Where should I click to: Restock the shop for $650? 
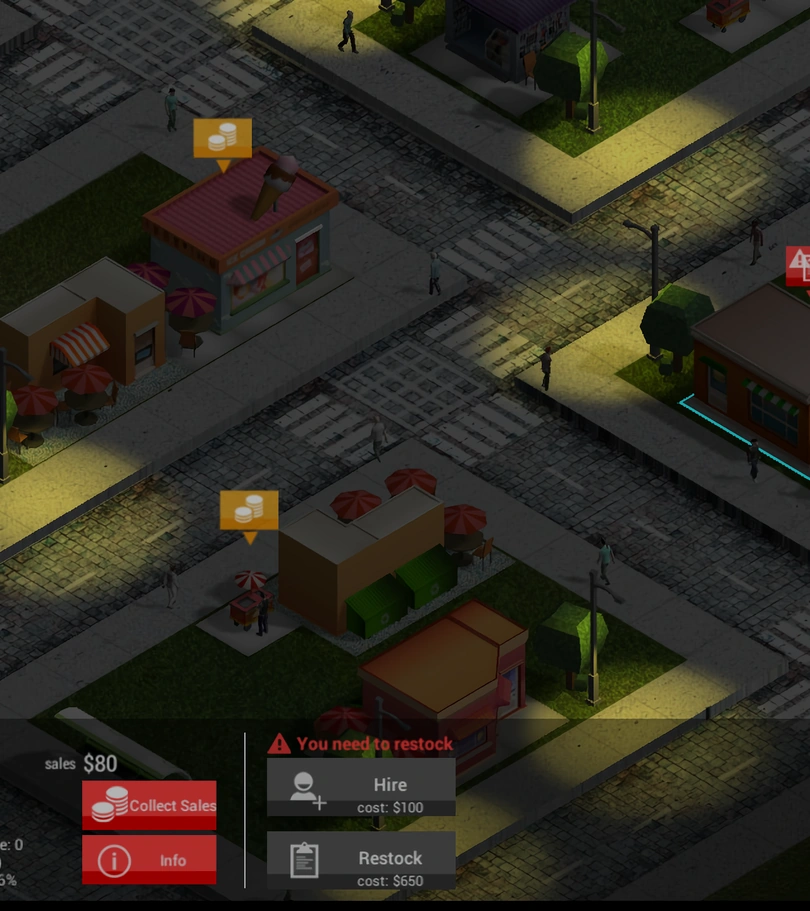(x=361, y=860)
